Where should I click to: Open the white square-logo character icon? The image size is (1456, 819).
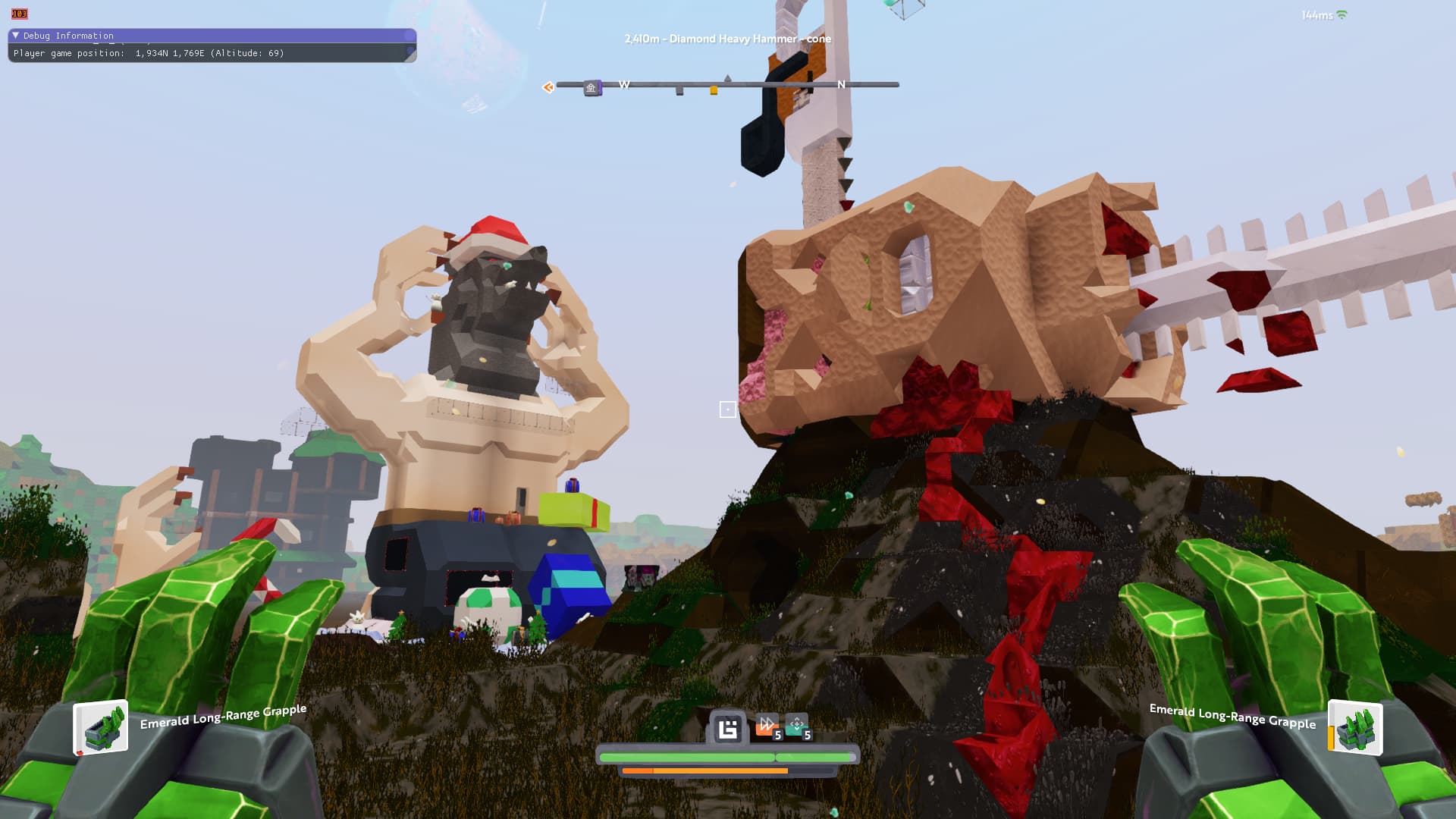click(728, 730)
